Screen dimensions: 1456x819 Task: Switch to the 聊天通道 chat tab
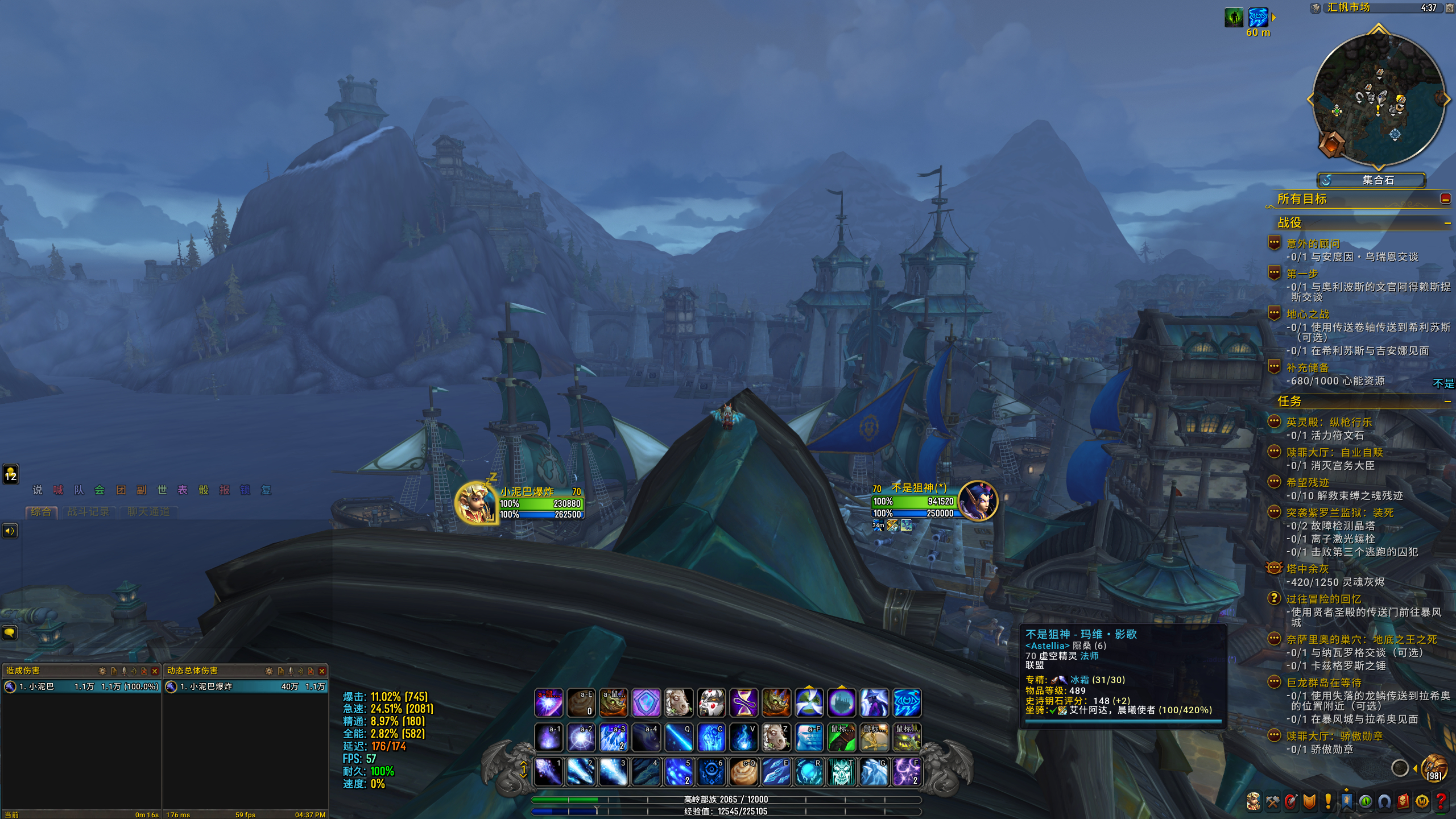point(148,512)
